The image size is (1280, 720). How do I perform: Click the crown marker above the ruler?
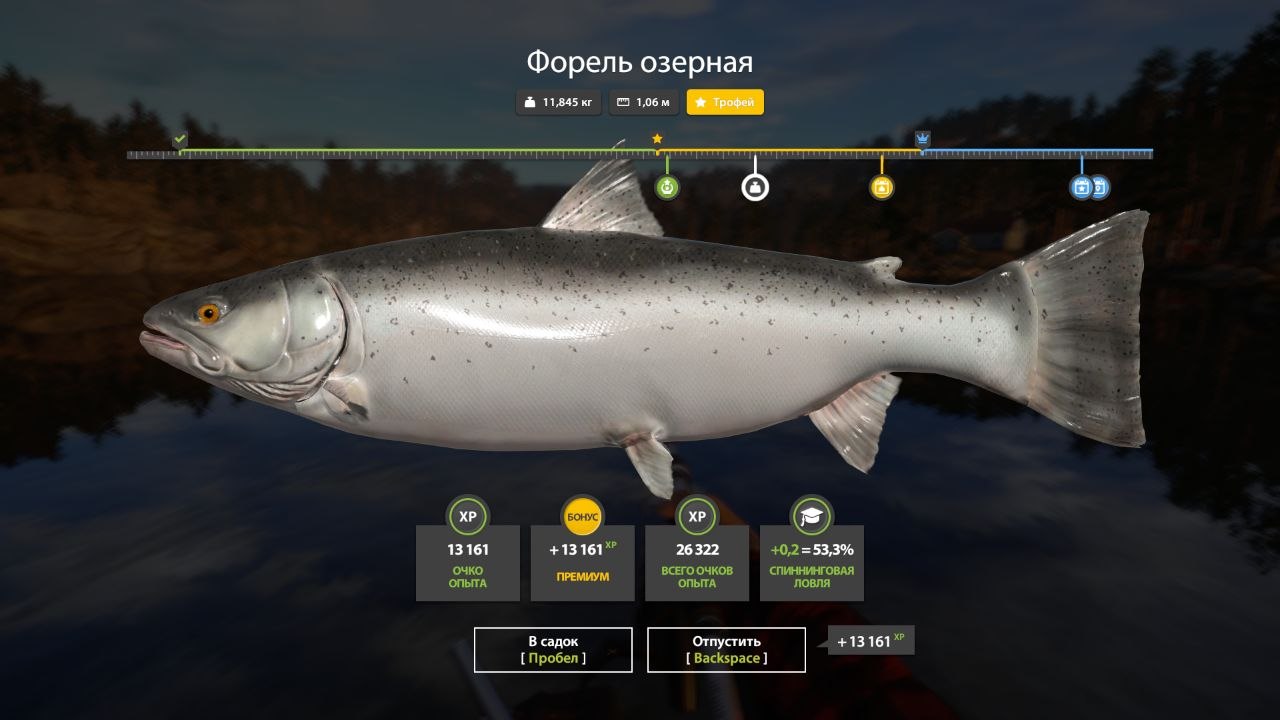pos(922,139)
